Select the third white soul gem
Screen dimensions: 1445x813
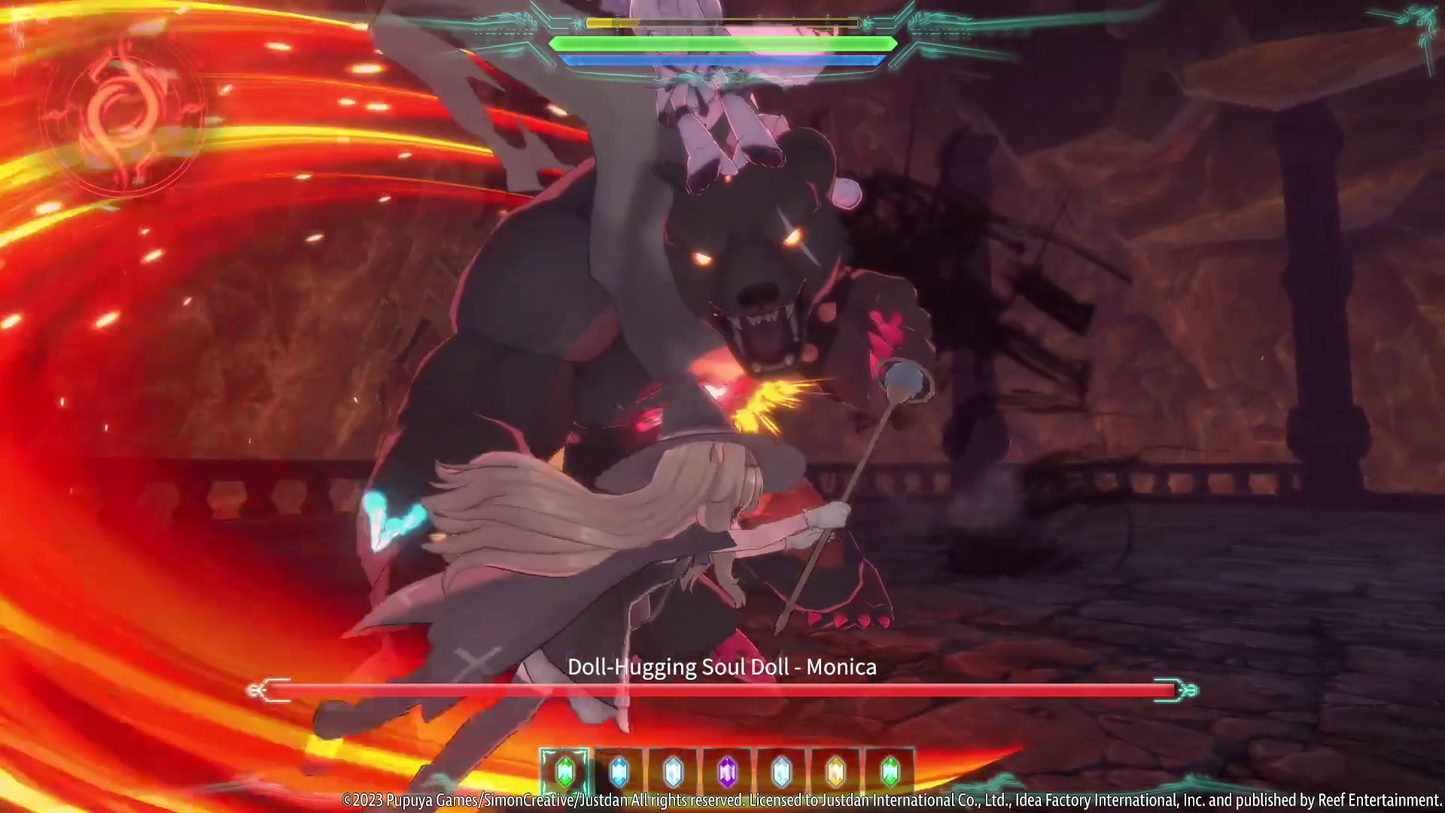(x=673, y=770)
